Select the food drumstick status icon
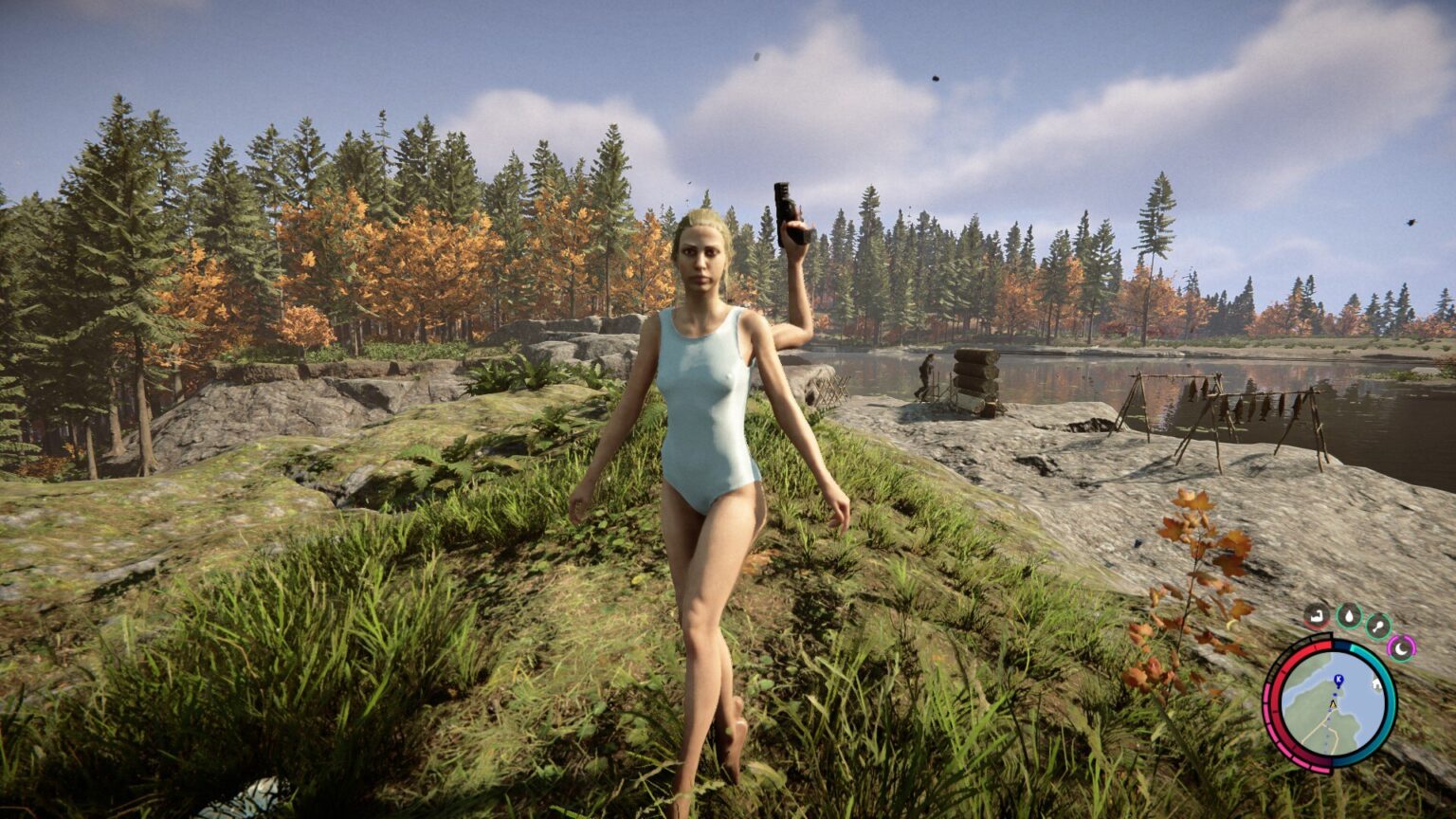The width and height of the screenshot is (1456, 819). point(1378,626)
